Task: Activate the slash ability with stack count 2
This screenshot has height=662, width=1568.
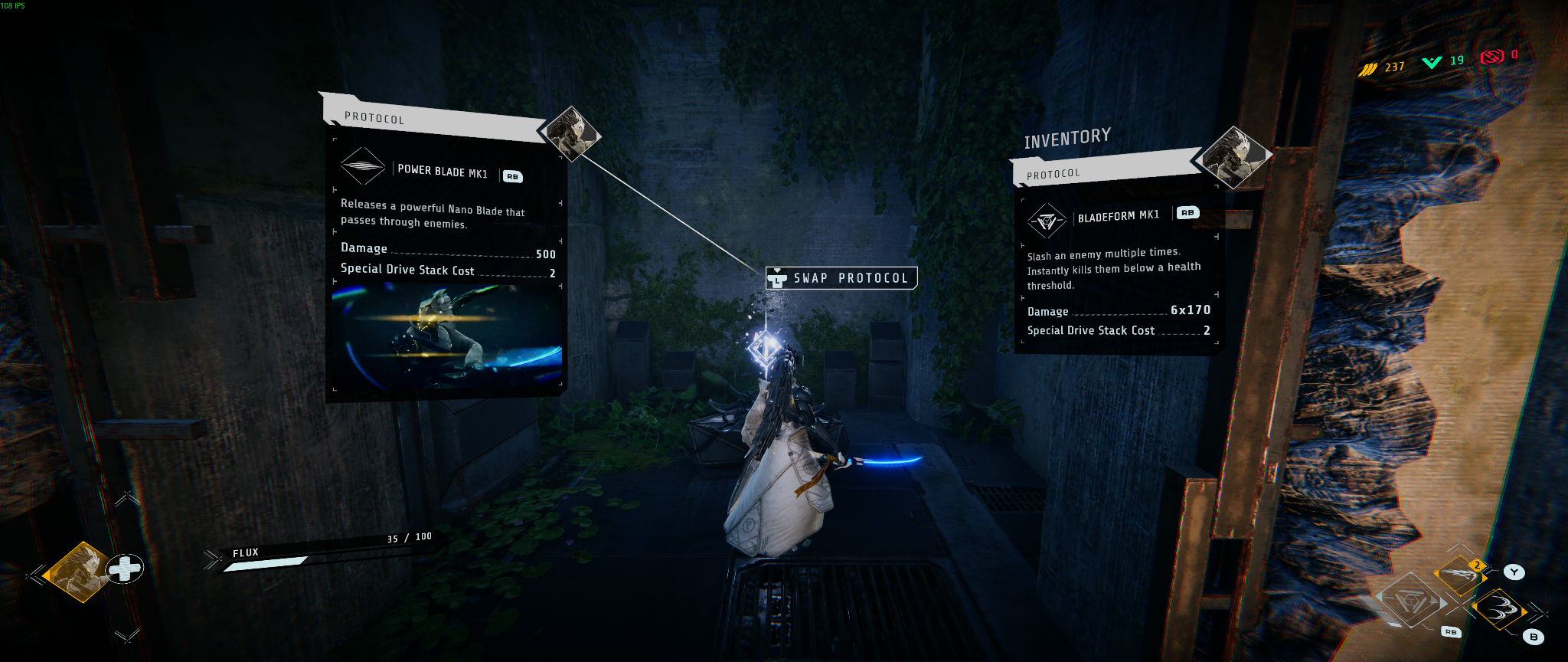Action: [x=1459, y=575]
